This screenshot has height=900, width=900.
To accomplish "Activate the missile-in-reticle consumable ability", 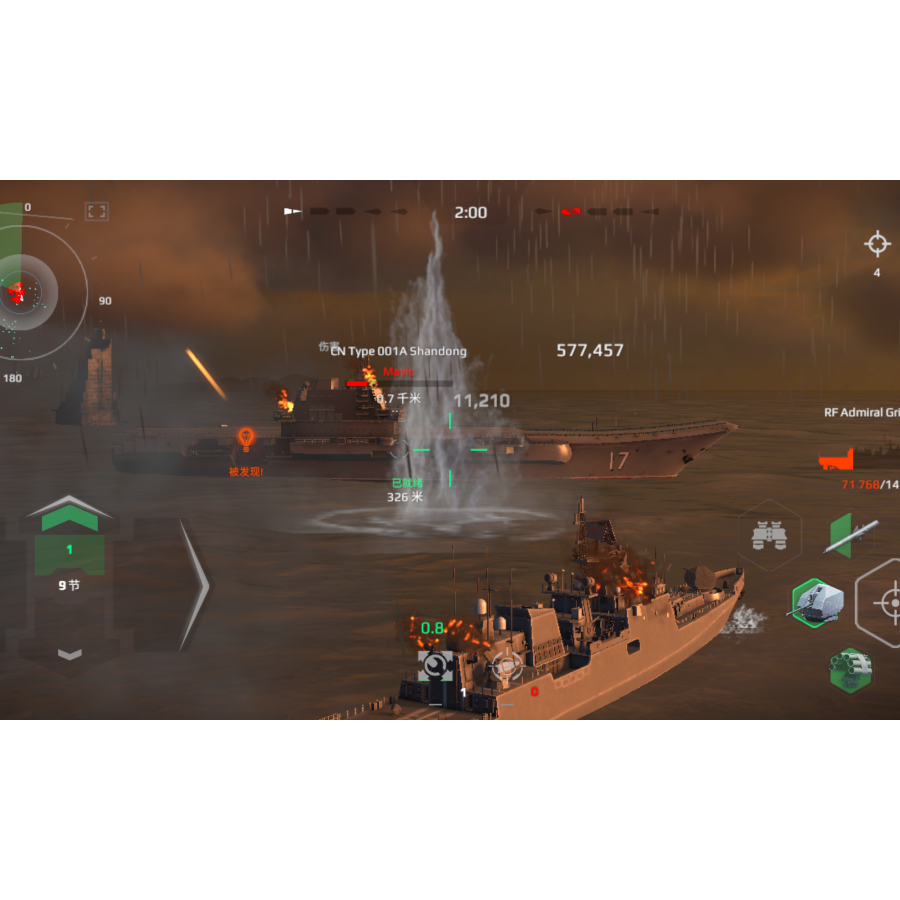I will coord(505,666).
